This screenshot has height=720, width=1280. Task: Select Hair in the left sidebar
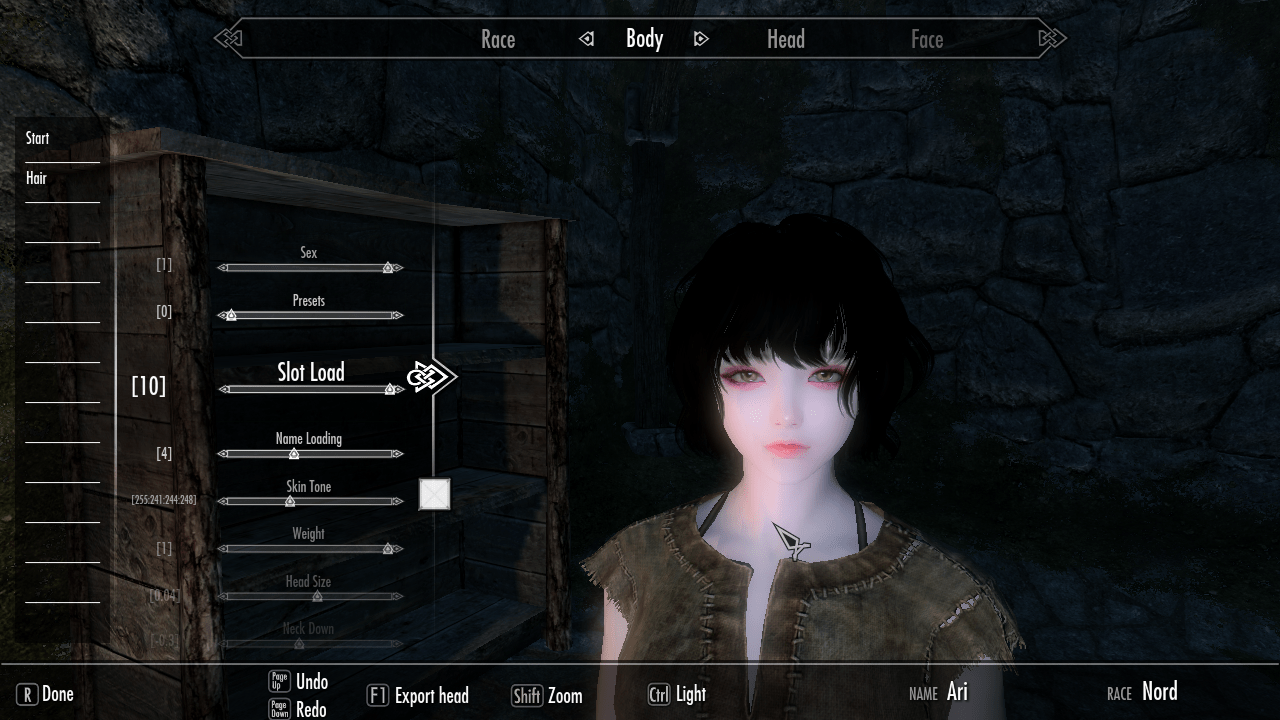tap(35, 179)
